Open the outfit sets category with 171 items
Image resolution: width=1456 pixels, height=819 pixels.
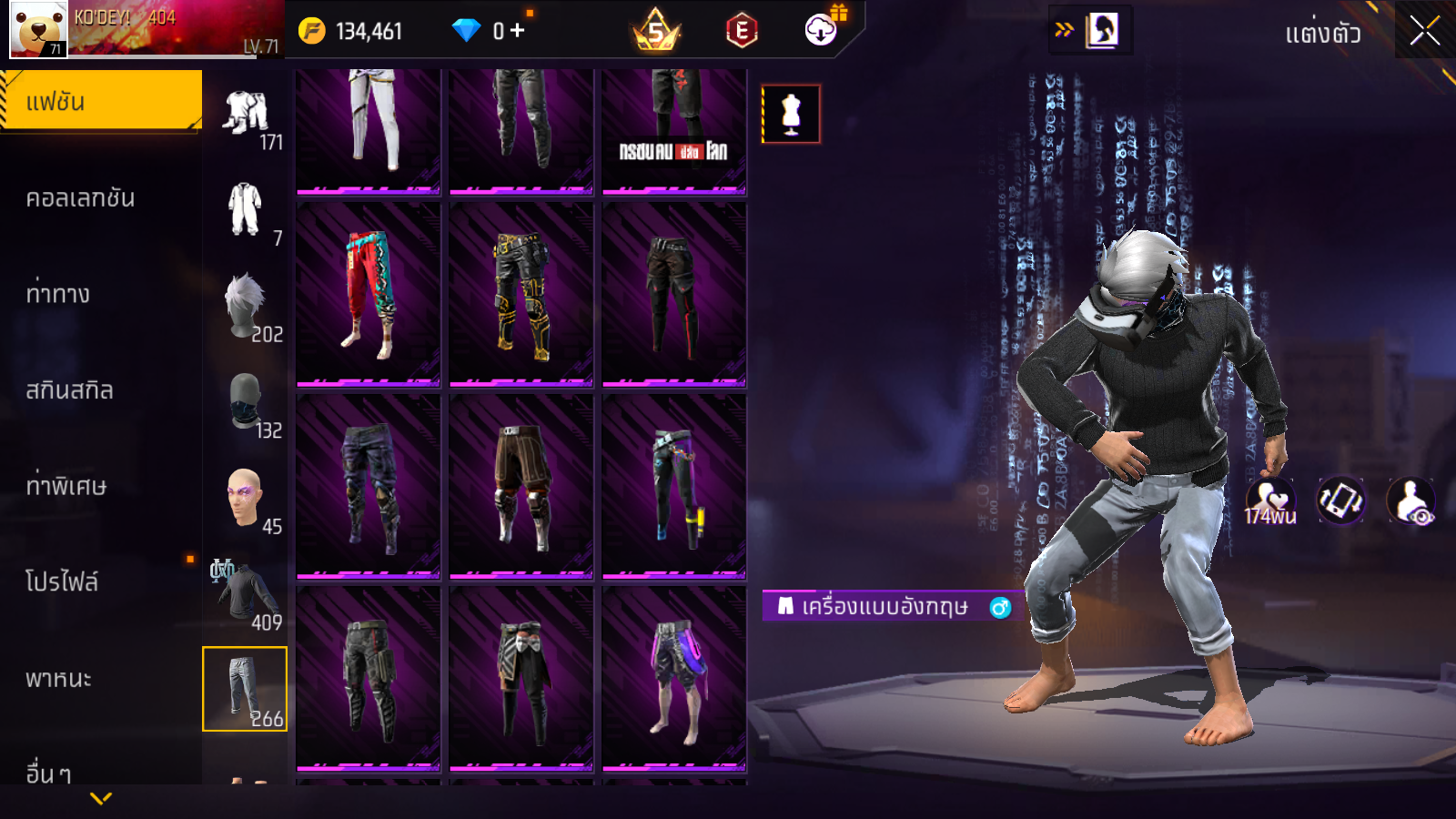click(x=246, y=117)
